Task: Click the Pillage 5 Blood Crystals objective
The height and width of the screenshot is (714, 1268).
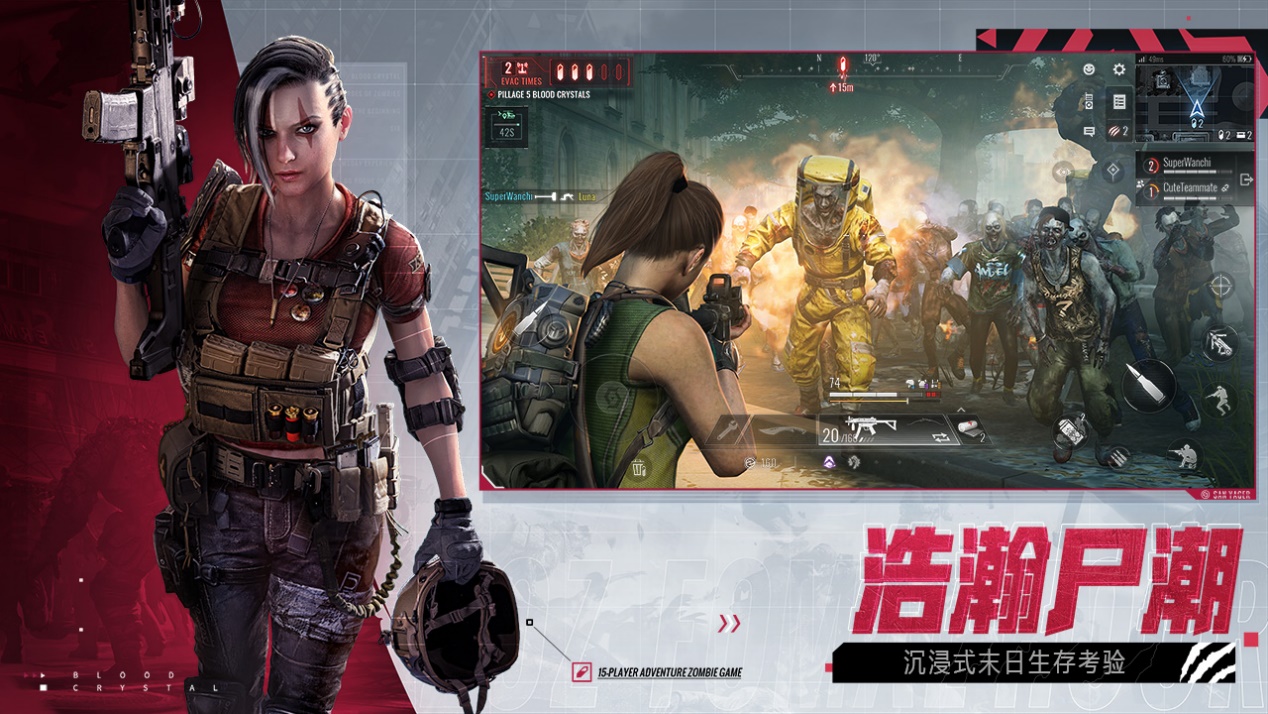Action: 540,95
